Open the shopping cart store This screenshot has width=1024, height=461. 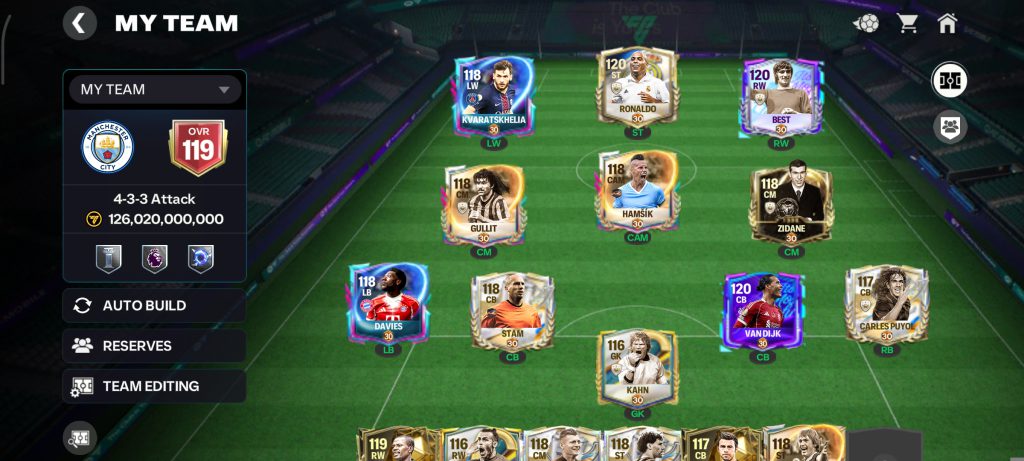pyautogui.click(x=908, y=22)
